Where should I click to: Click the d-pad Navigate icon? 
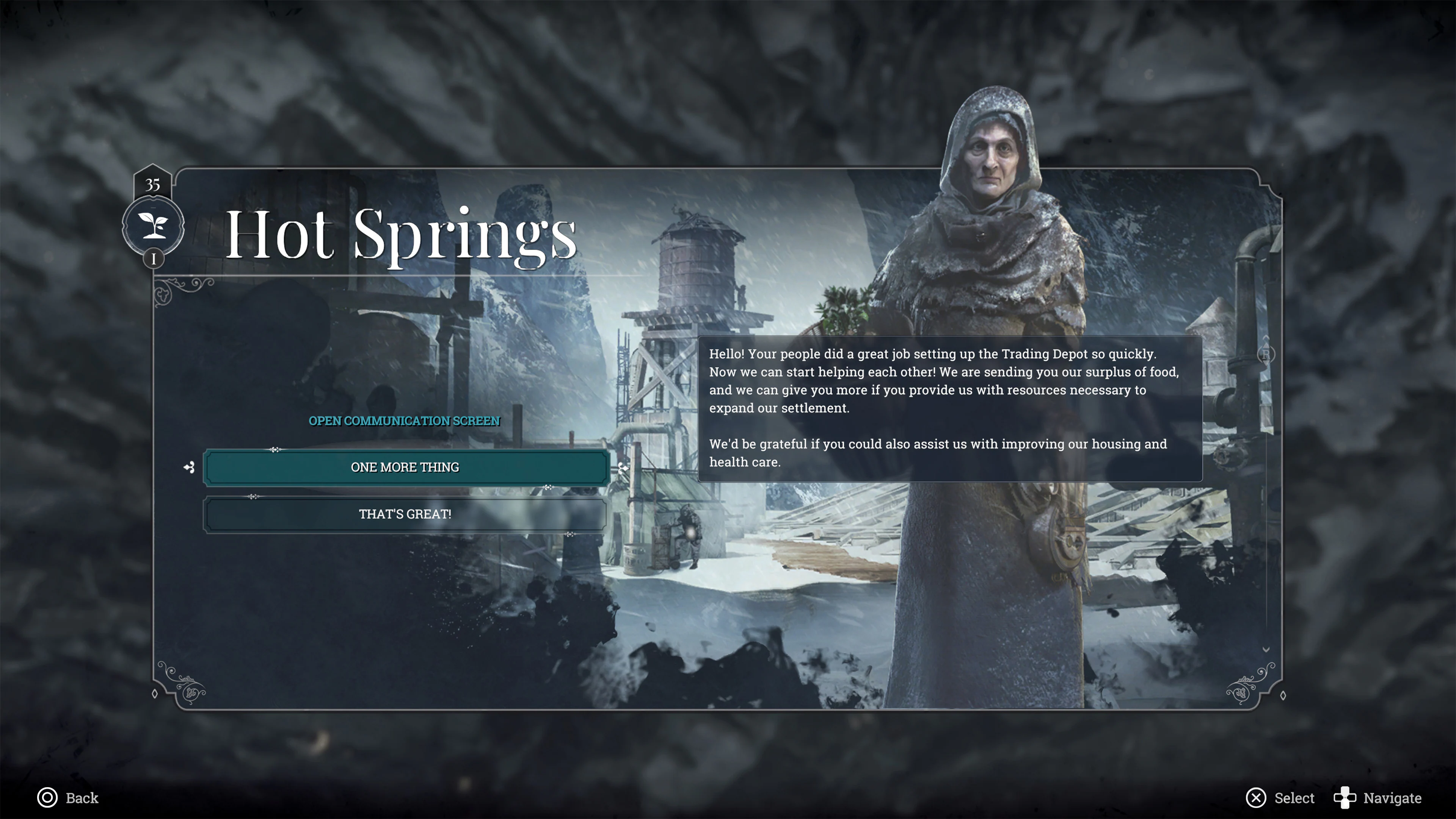[x=1344, y=798]
